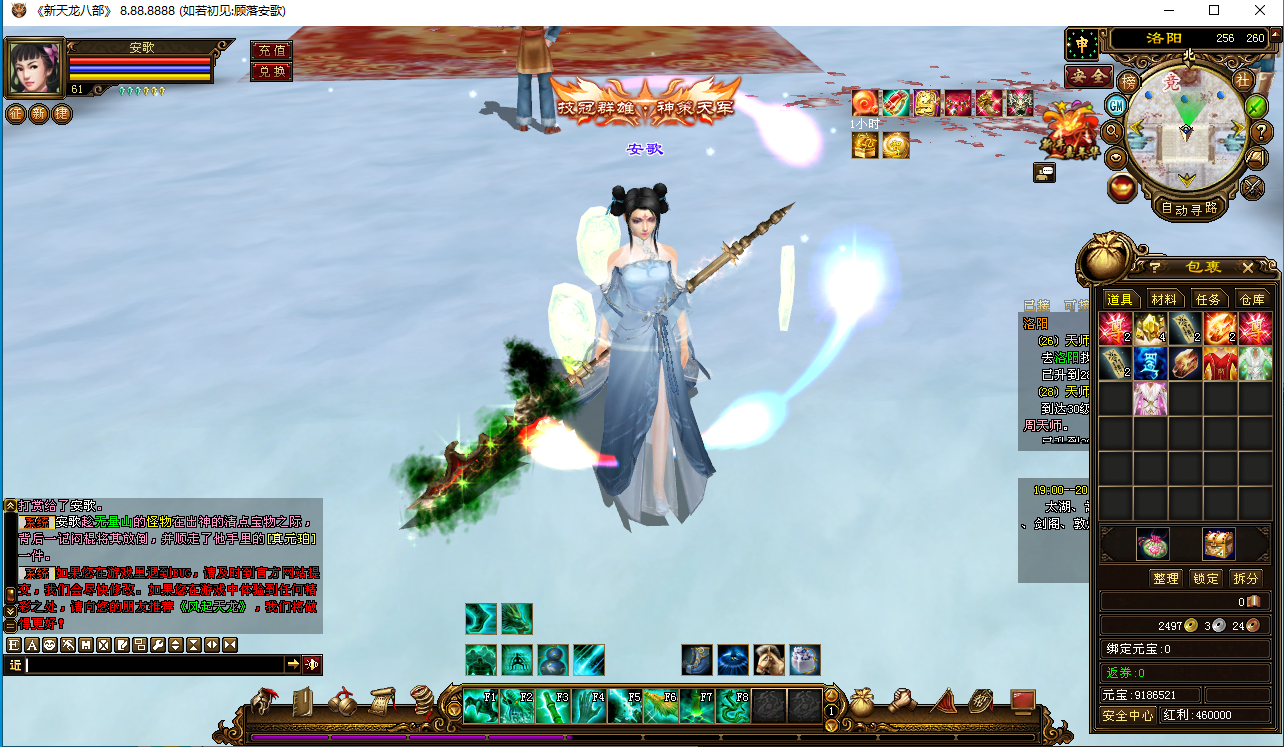1284x747 pixels.
Task: Click the 拆分 split button
Action: [x=1245, y=578]
